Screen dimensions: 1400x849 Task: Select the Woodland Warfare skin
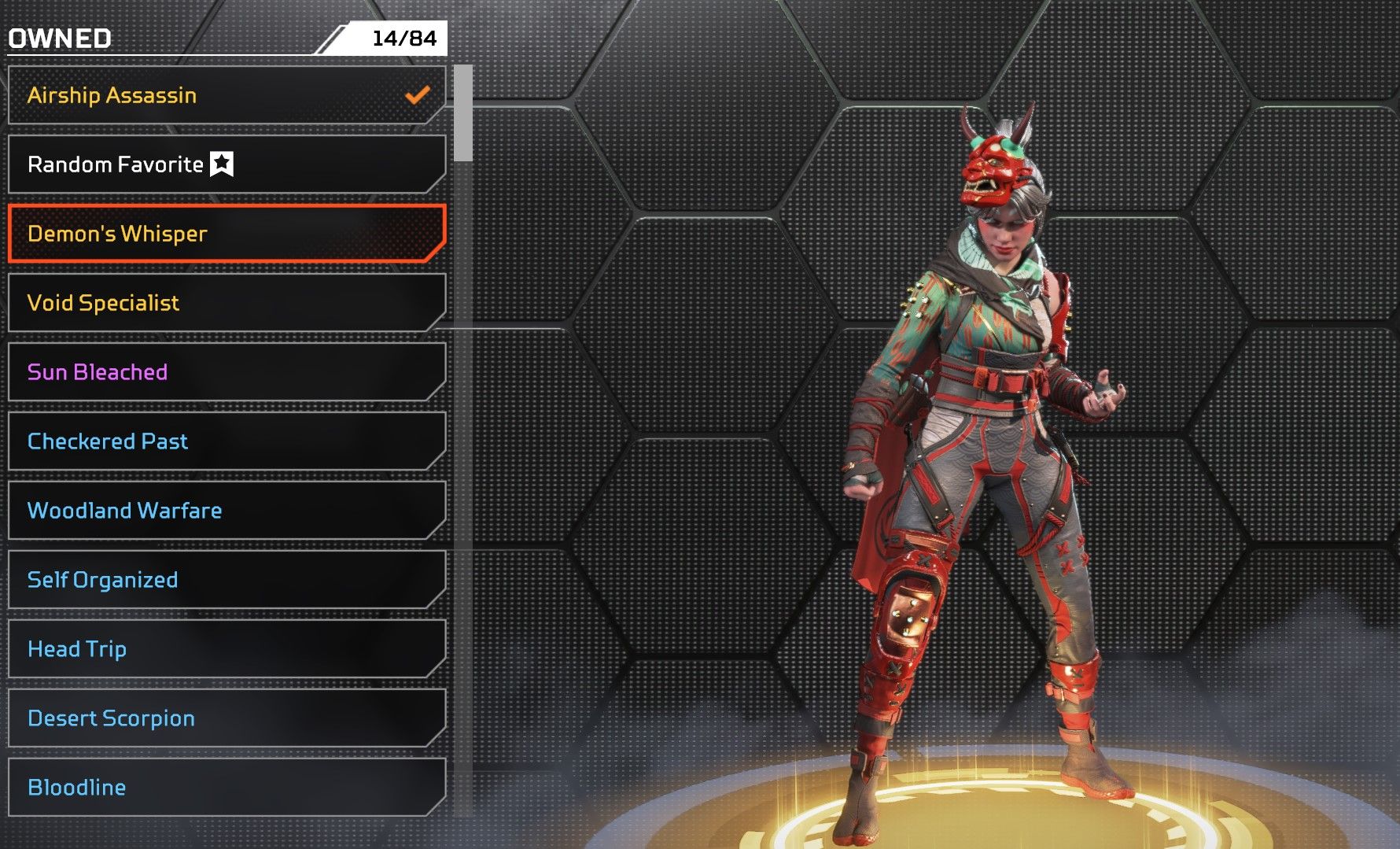(x=227, y=511)
